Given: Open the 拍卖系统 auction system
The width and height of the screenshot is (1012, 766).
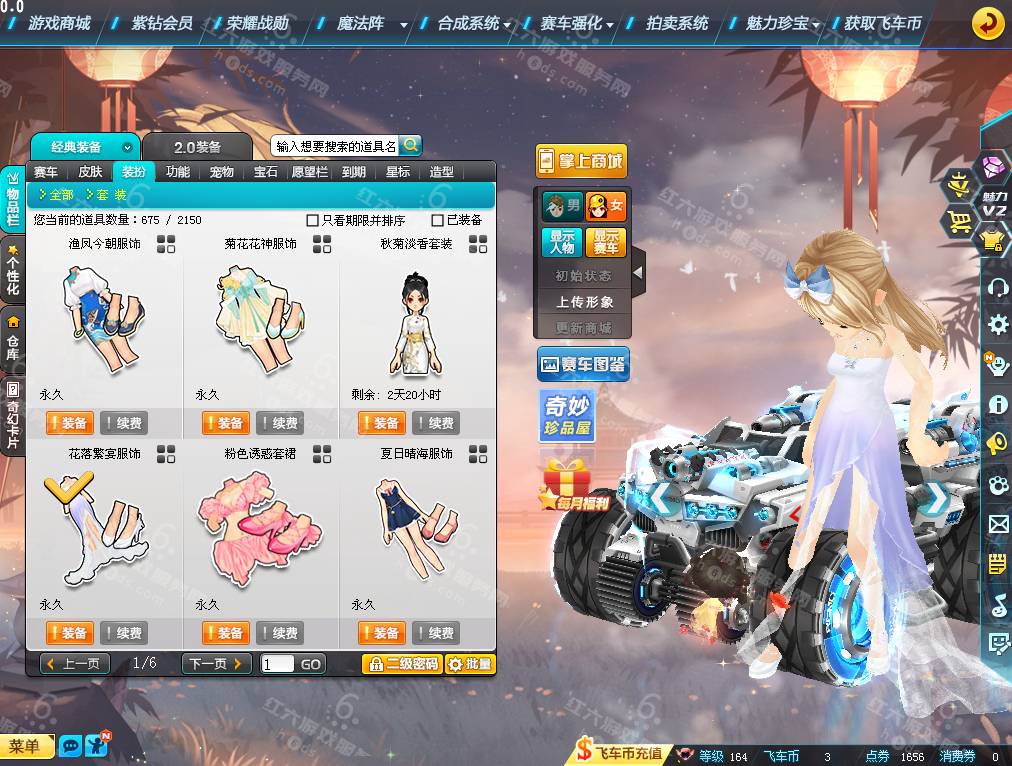Looking at the screenshot, I should [x=677, y=23].
